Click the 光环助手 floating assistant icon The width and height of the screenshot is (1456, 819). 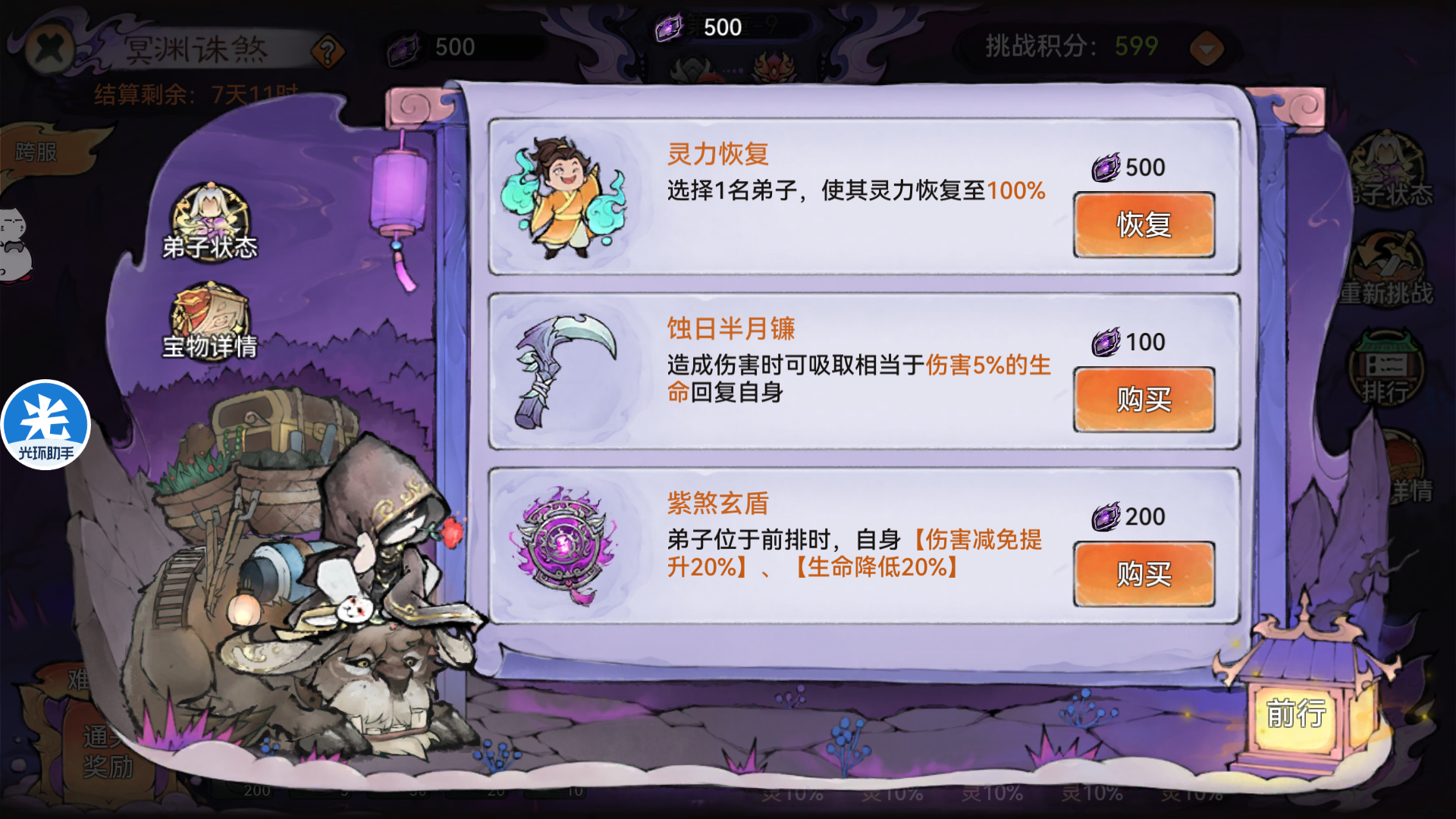(45, 425)
